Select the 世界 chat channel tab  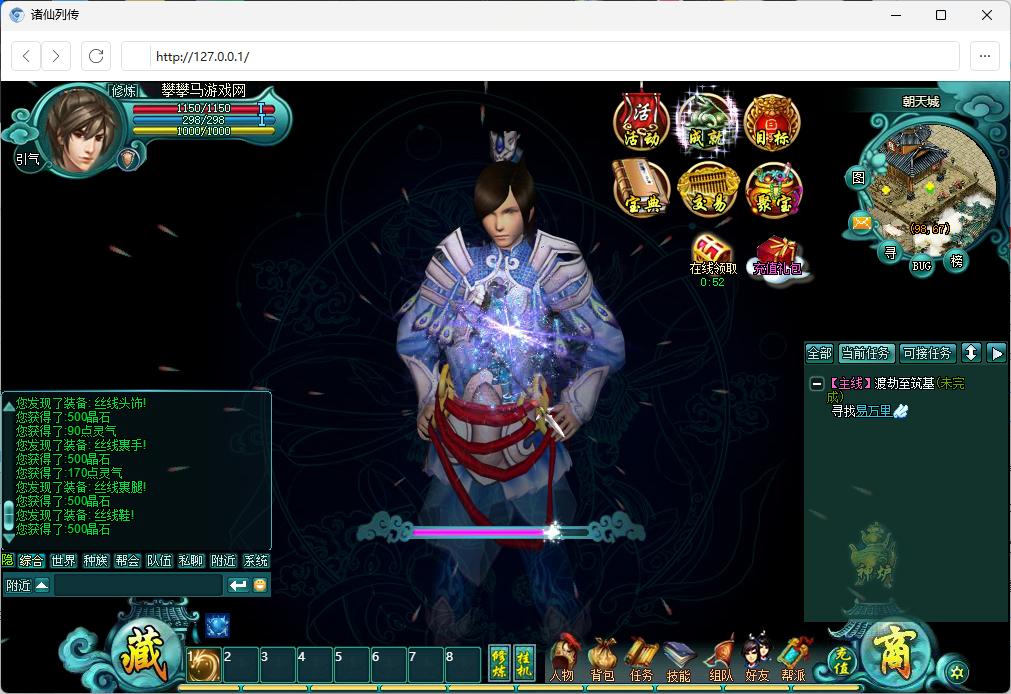pos(63,561)
